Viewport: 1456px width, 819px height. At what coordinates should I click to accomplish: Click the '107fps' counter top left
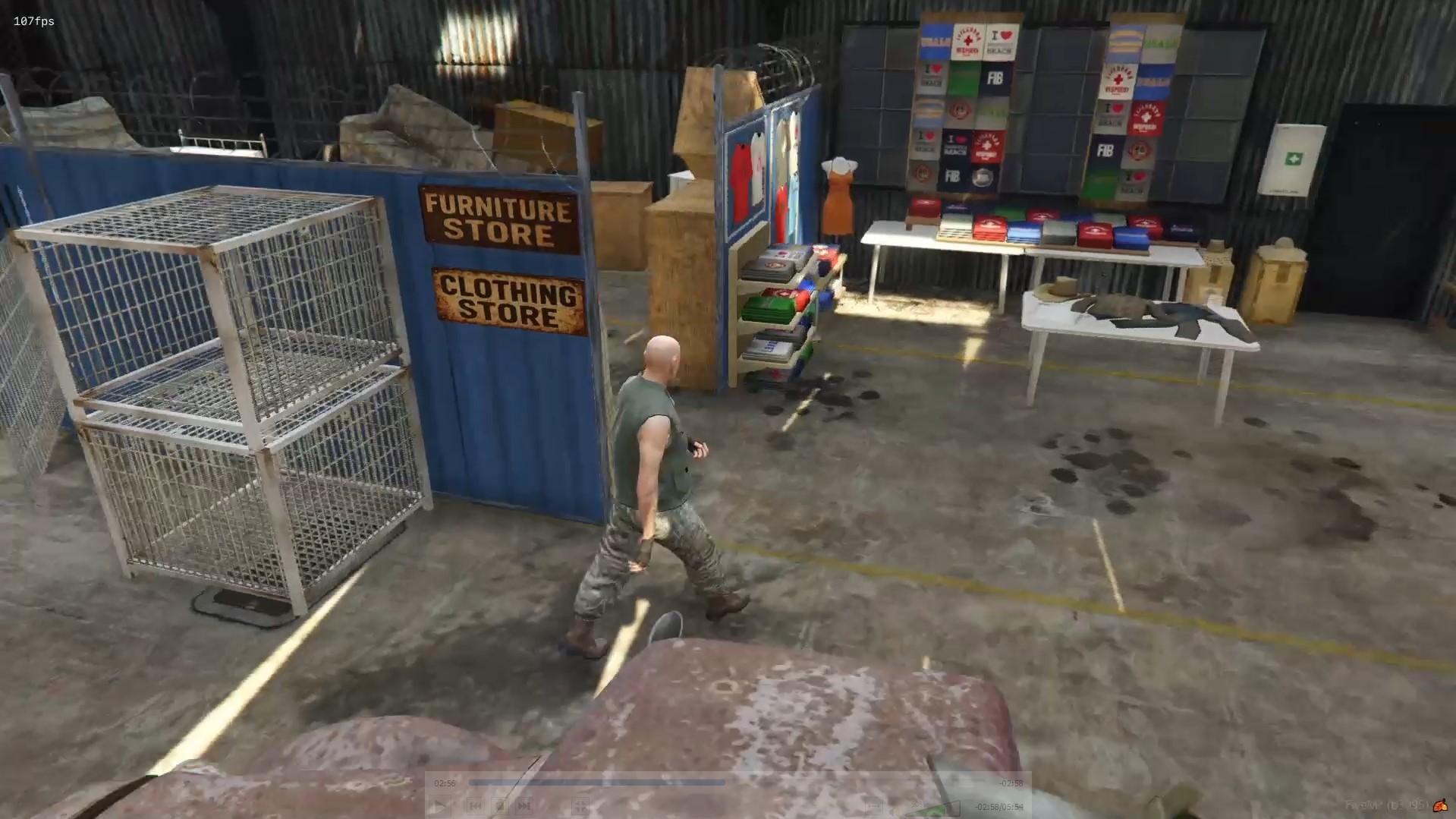[32, 20]
